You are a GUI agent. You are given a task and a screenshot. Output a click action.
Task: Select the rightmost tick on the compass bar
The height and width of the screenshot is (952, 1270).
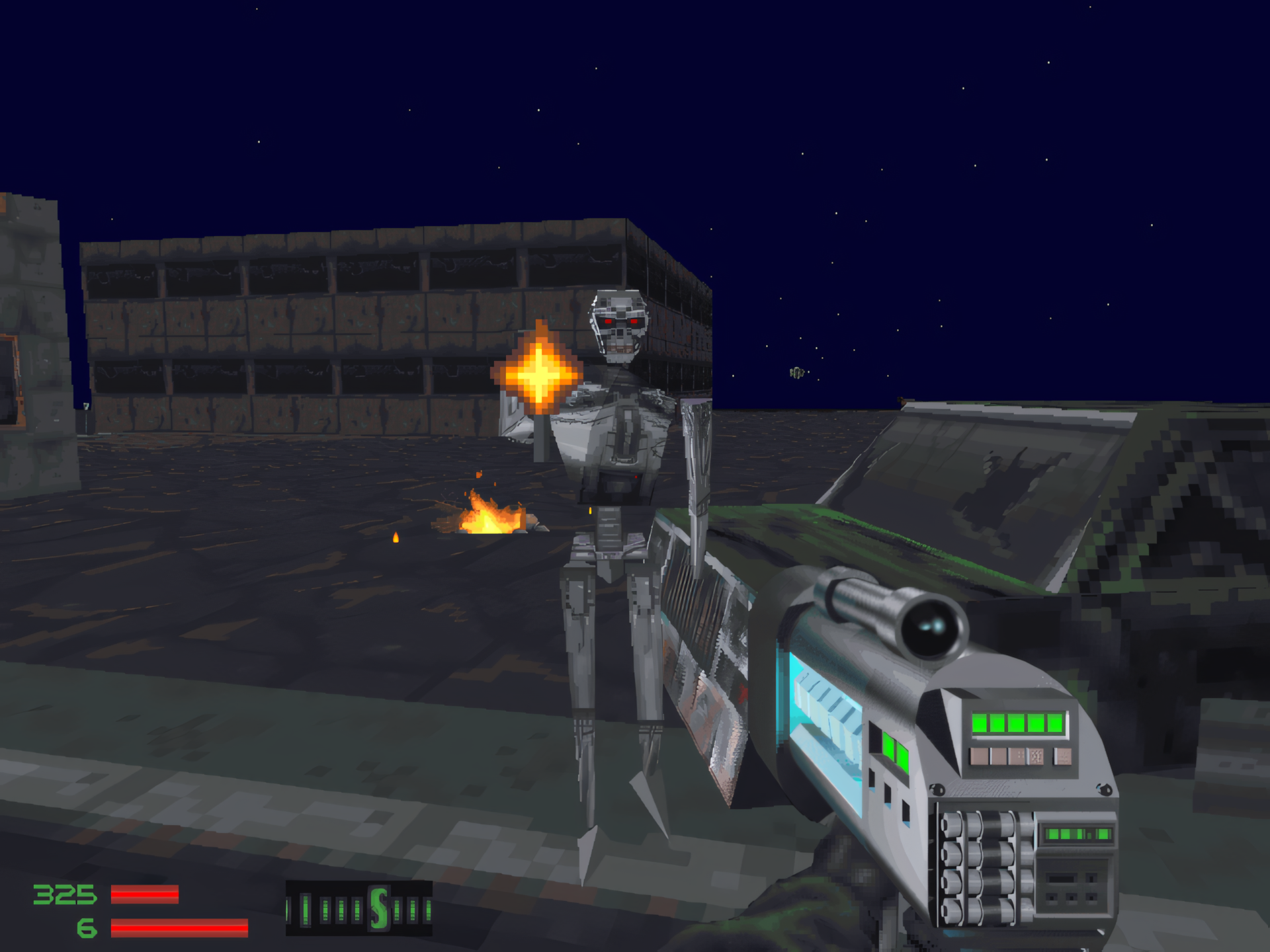[x=429, y=910]
